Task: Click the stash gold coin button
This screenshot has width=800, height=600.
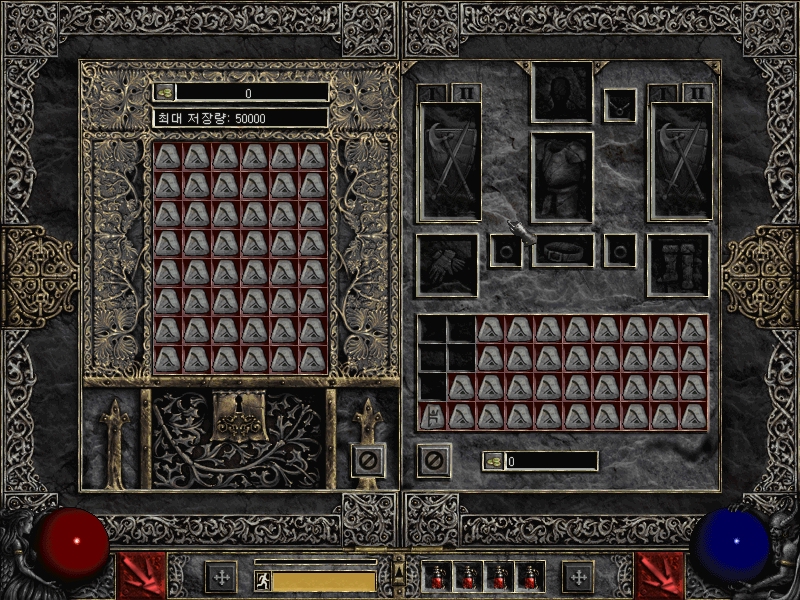Action: click(x=165, y=92)
